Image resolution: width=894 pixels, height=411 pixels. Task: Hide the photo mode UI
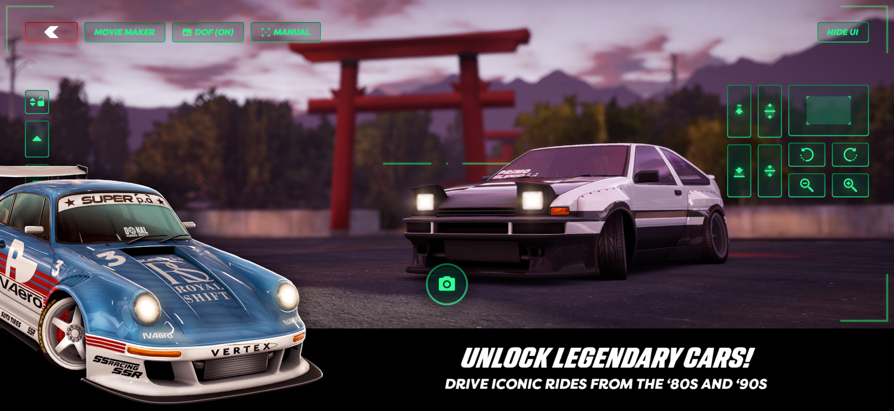click(x=842, y=32)
